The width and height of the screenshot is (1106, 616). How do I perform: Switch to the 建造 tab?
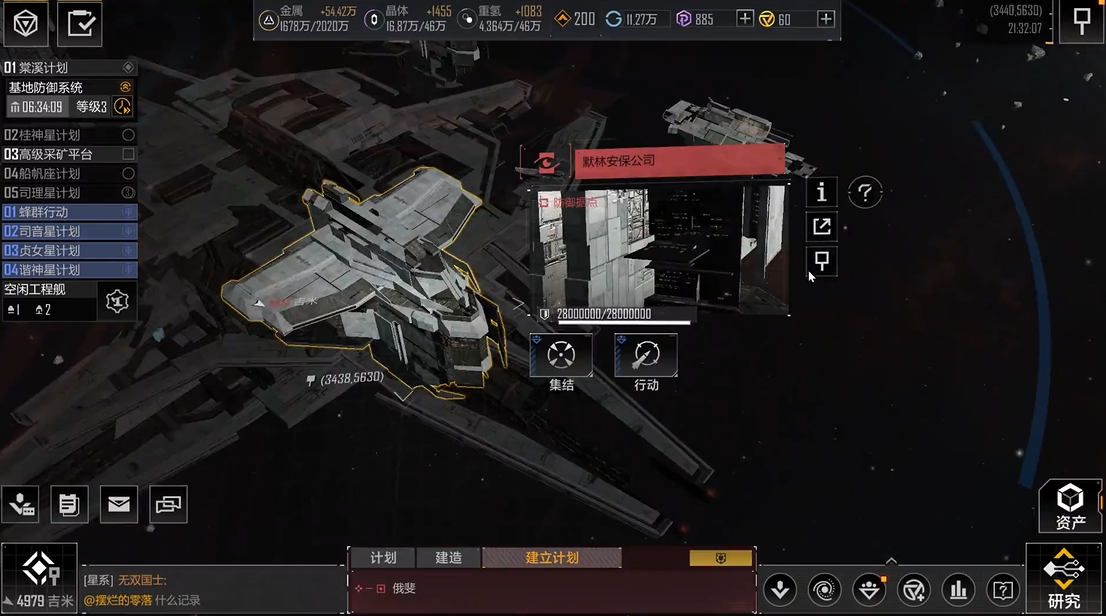pyautogui.click(x=448, y=558)
